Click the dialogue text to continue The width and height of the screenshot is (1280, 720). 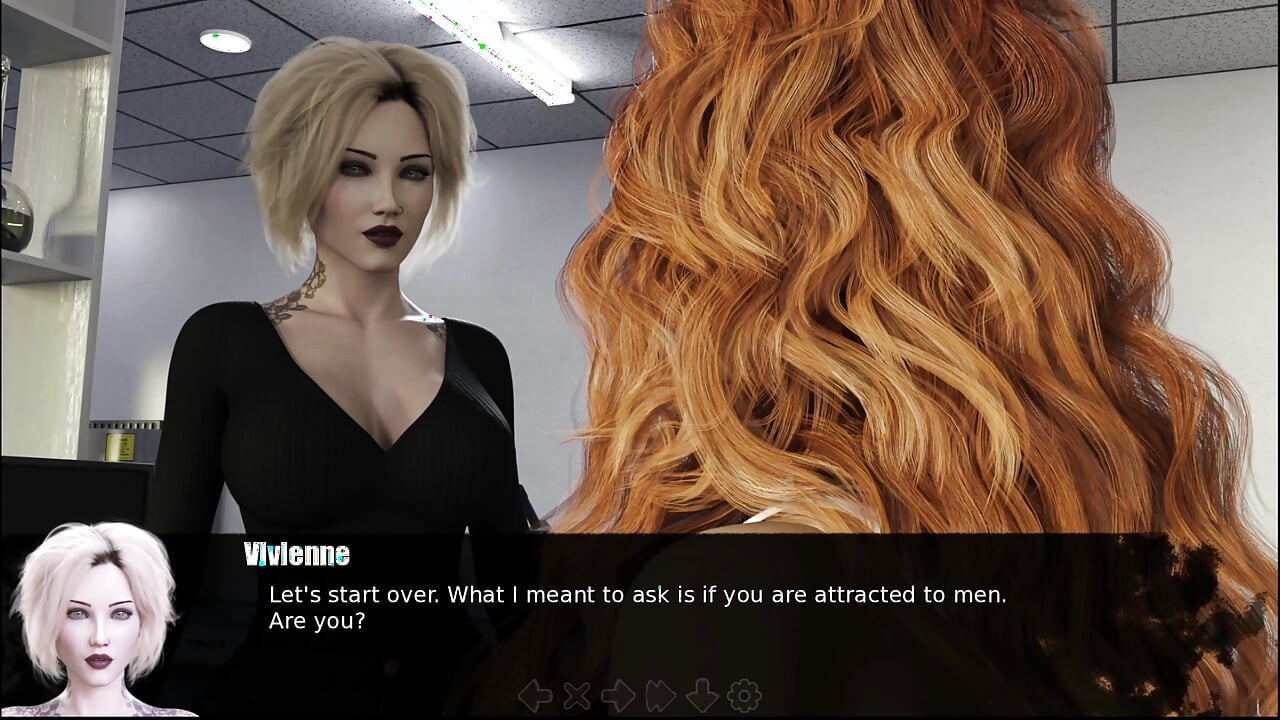click(x=637, y=607)
